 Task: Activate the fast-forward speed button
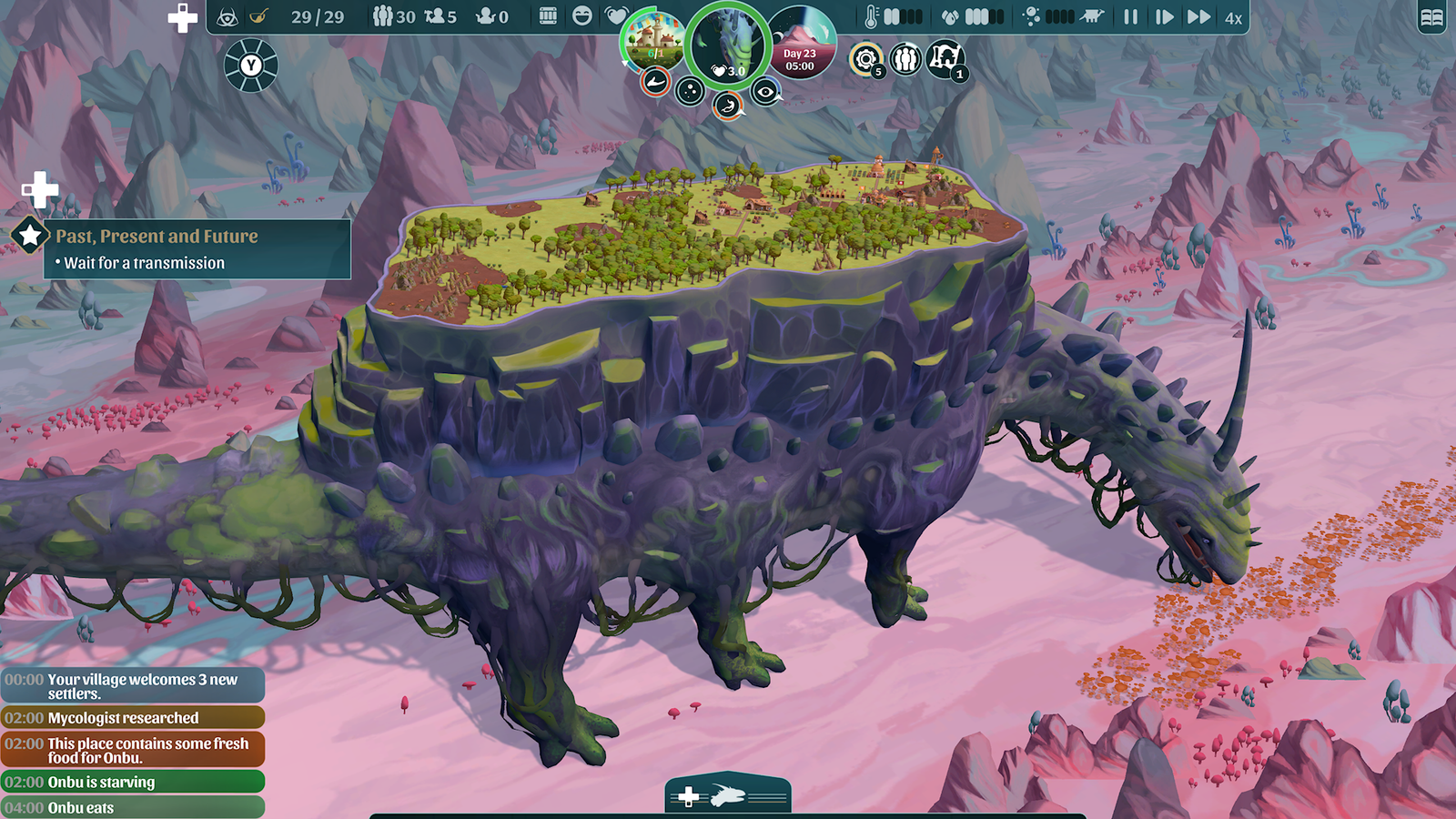tap(1198, 16)
